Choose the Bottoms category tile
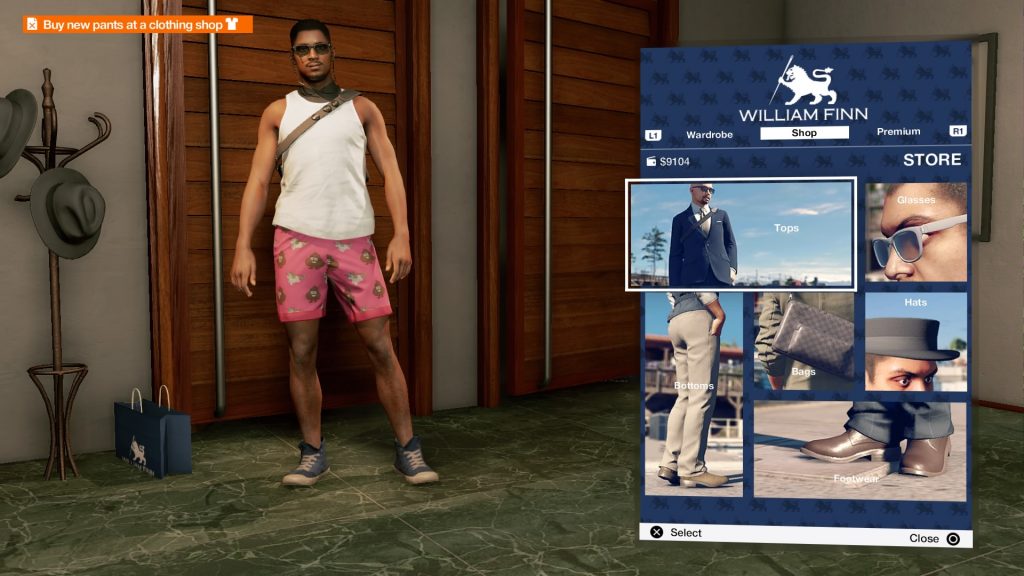Viewport: 1024px width, 576px height. (693, 393)
